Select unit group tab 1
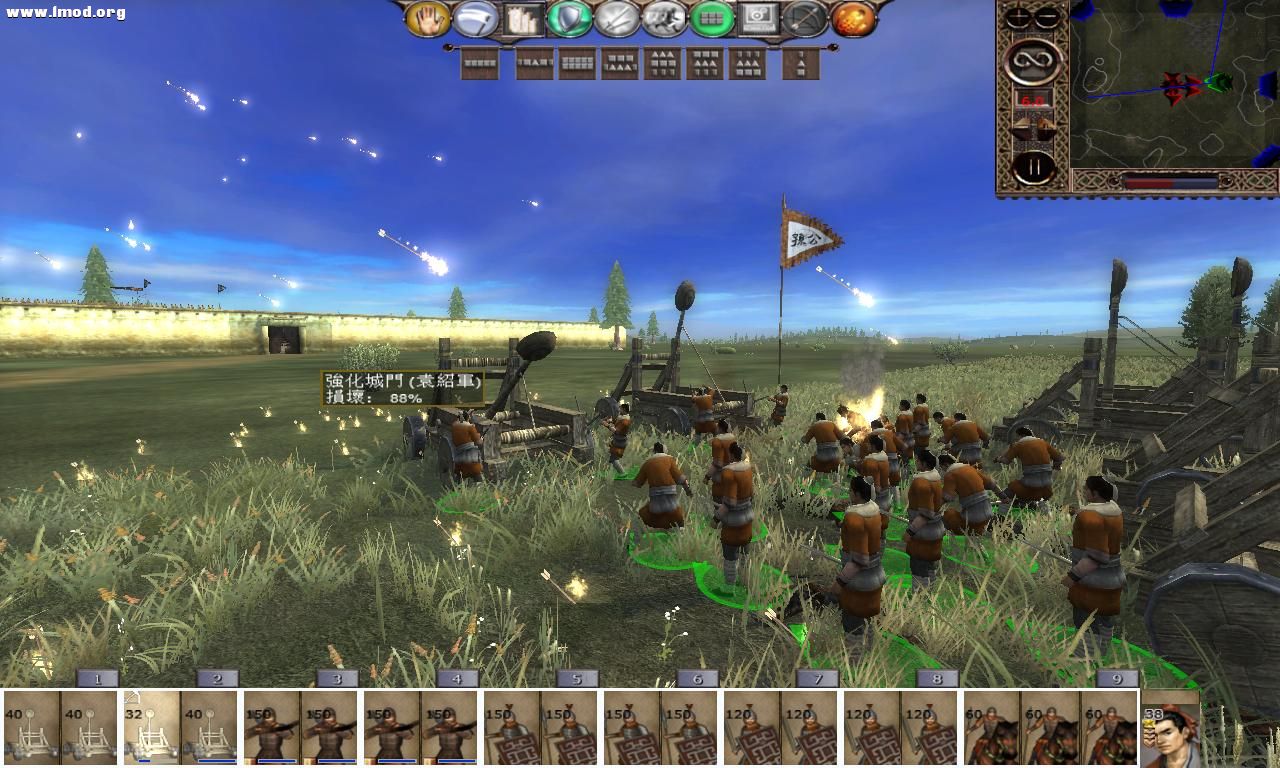Image resolution: width=1280 pixels, height=768 pixels. [x=96, y=679]
